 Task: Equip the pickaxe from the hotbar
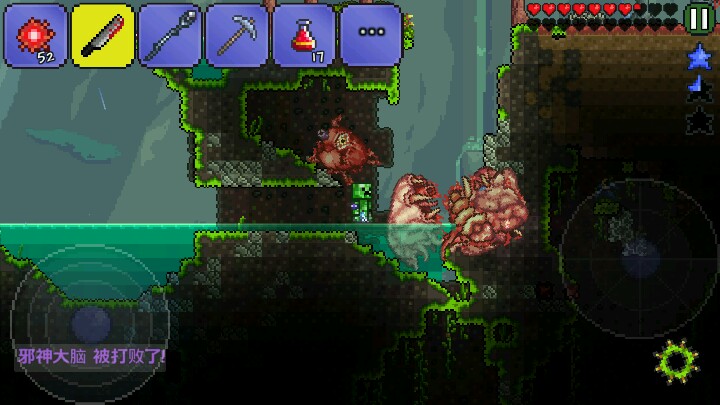pyautogui.click(x=237, y=35)
